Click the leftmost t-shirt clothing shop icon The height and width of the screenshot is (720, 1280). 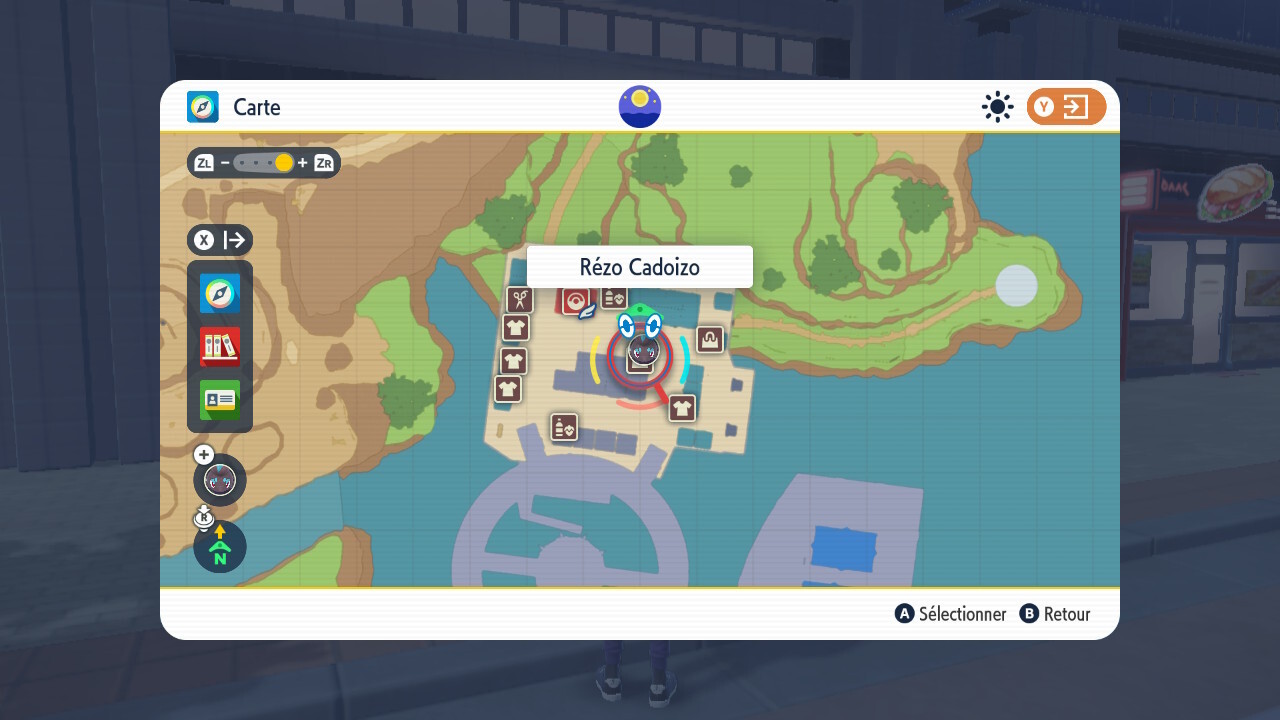(x=507, y=390)
